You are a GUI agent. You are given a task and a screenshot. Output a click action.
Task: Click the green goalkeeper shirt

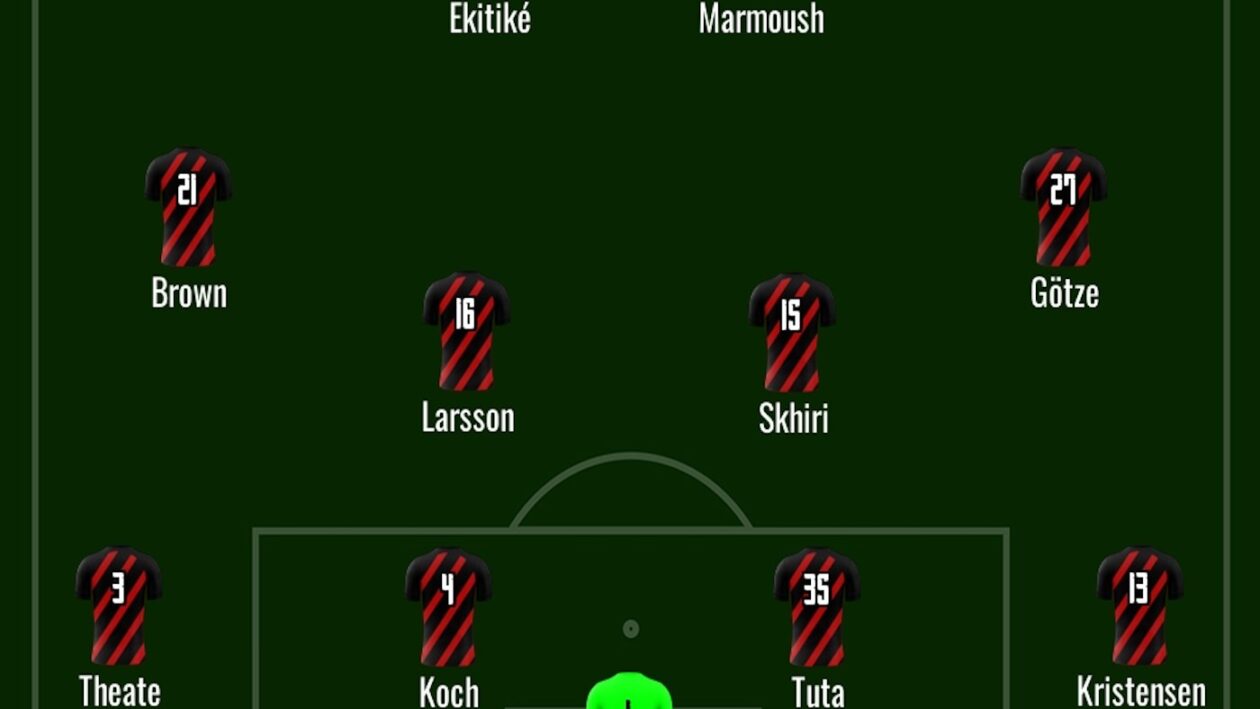tap(628, 692)
